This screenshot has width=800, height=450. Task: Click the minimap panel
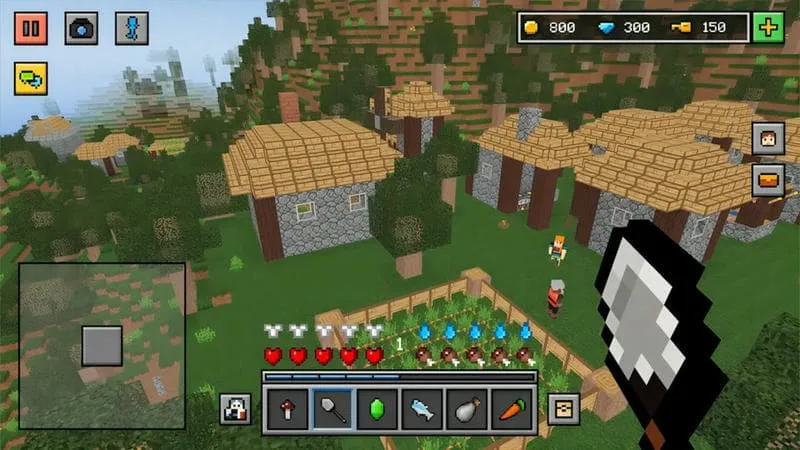tap(101, 345)
